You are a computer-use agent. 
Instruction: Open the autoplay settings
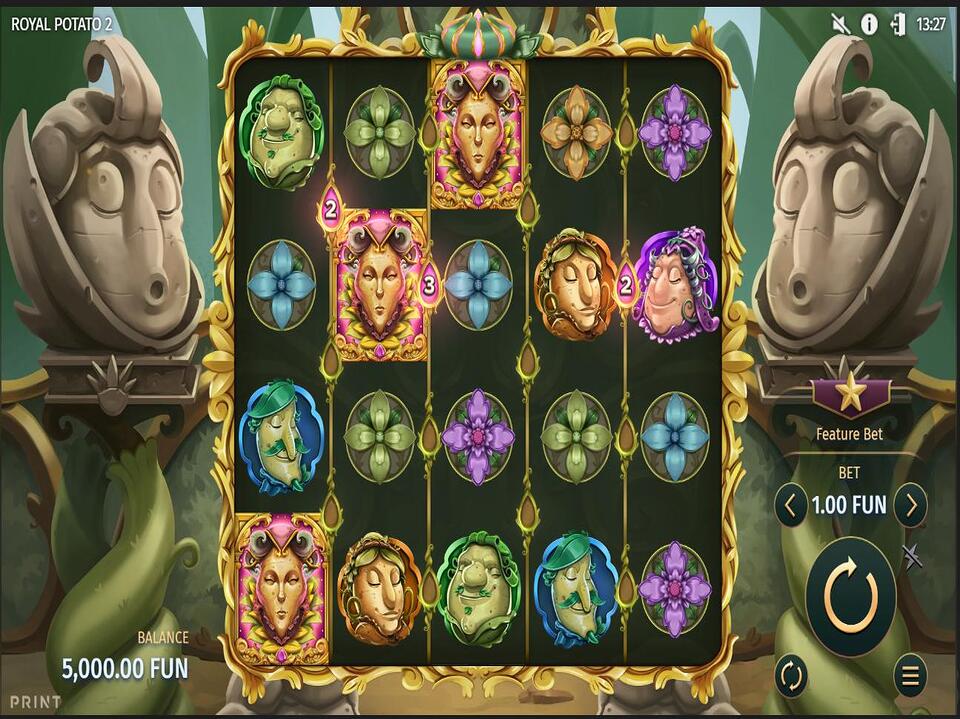click(790, 676)
